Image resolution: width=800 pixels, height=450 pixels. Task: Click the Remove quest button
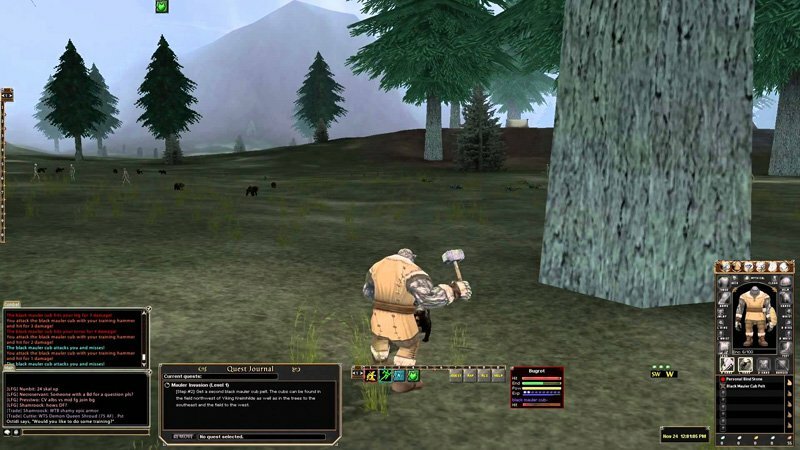coord(180,437)
